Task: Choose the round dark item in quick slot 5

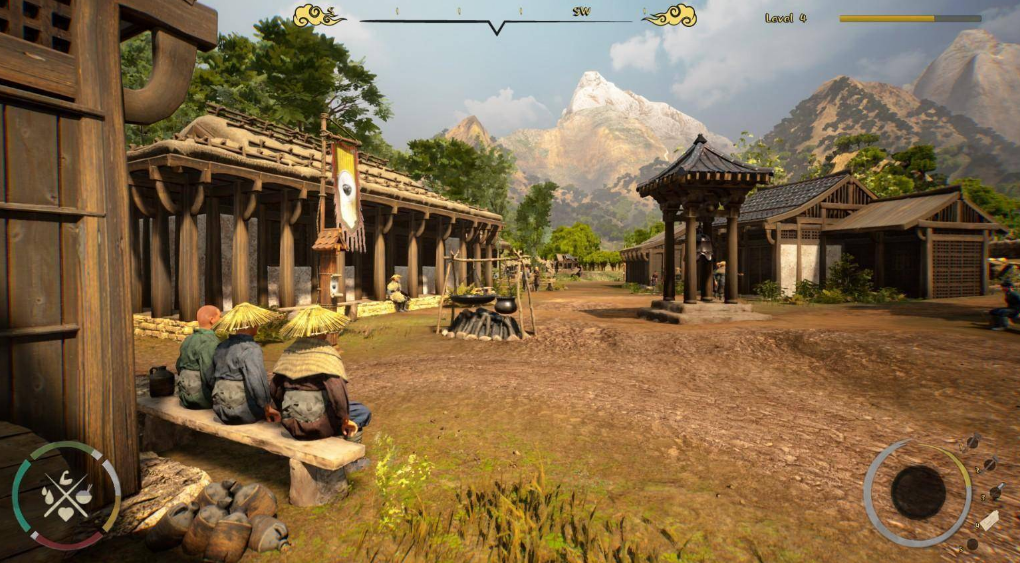Action: pos(971,544)
